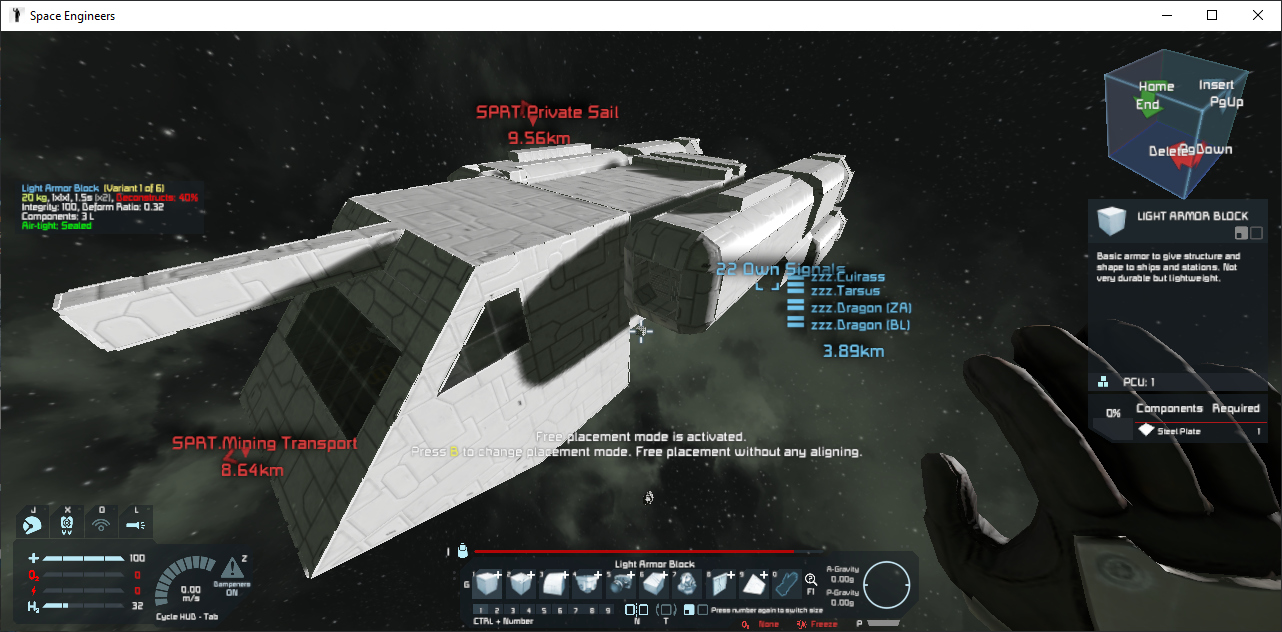1282x632 pixels.
Task: Switch to toolbar page 9
Action: point(608,610)
